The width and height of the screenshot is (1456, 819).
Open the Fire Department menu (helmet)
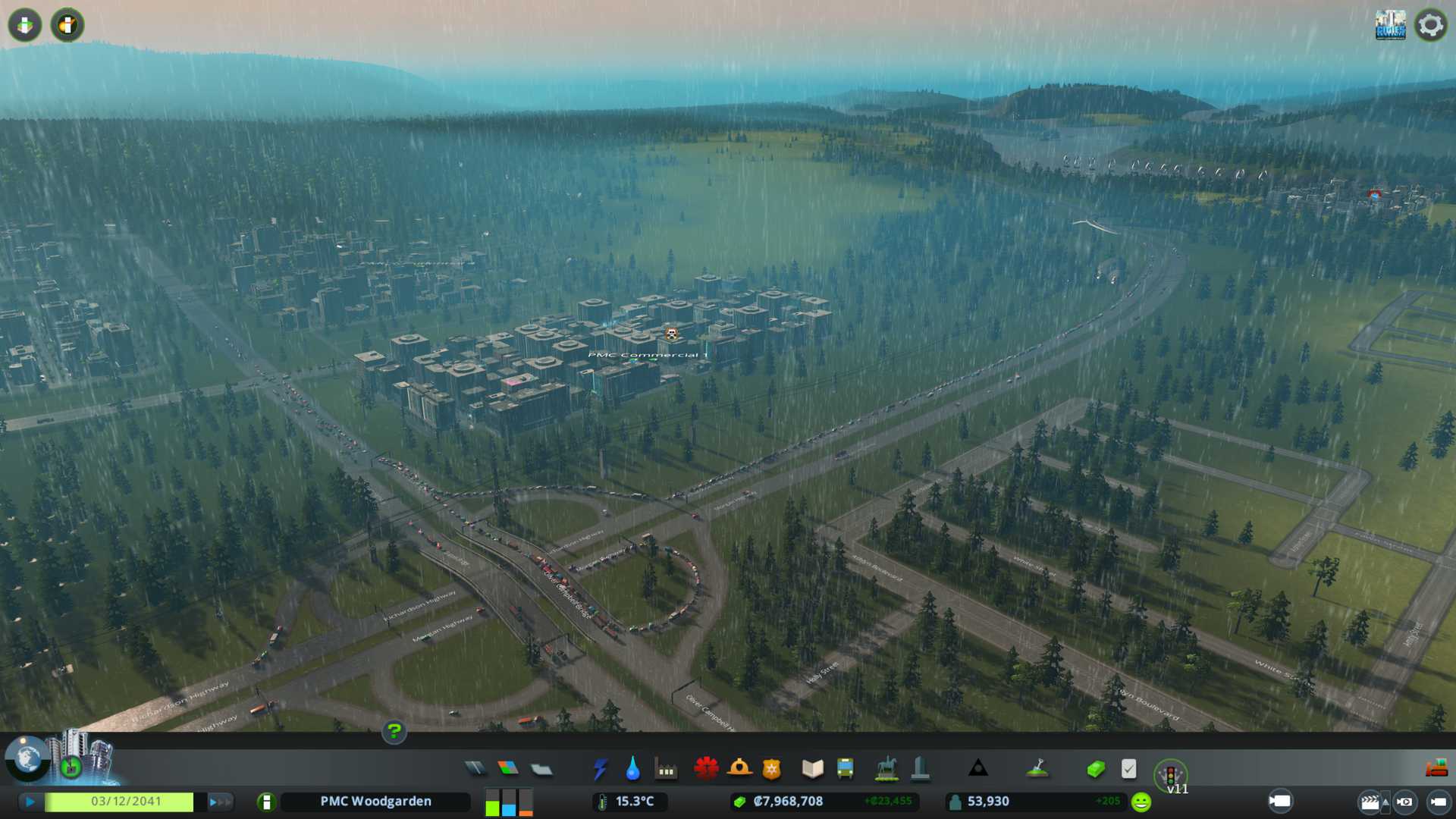coord(739,769)
